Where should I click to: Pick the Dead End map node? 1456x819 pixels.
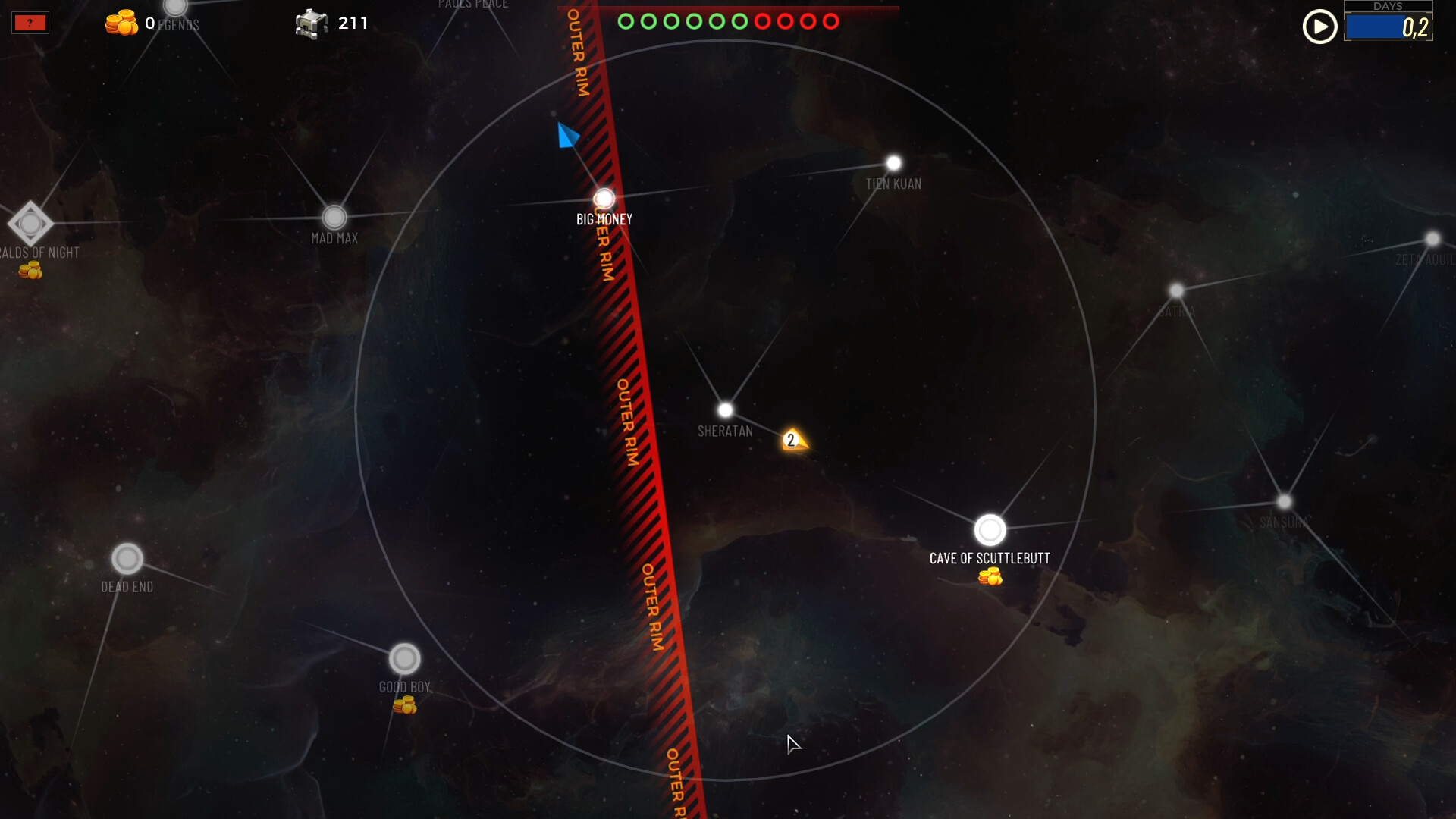(127, 559)
